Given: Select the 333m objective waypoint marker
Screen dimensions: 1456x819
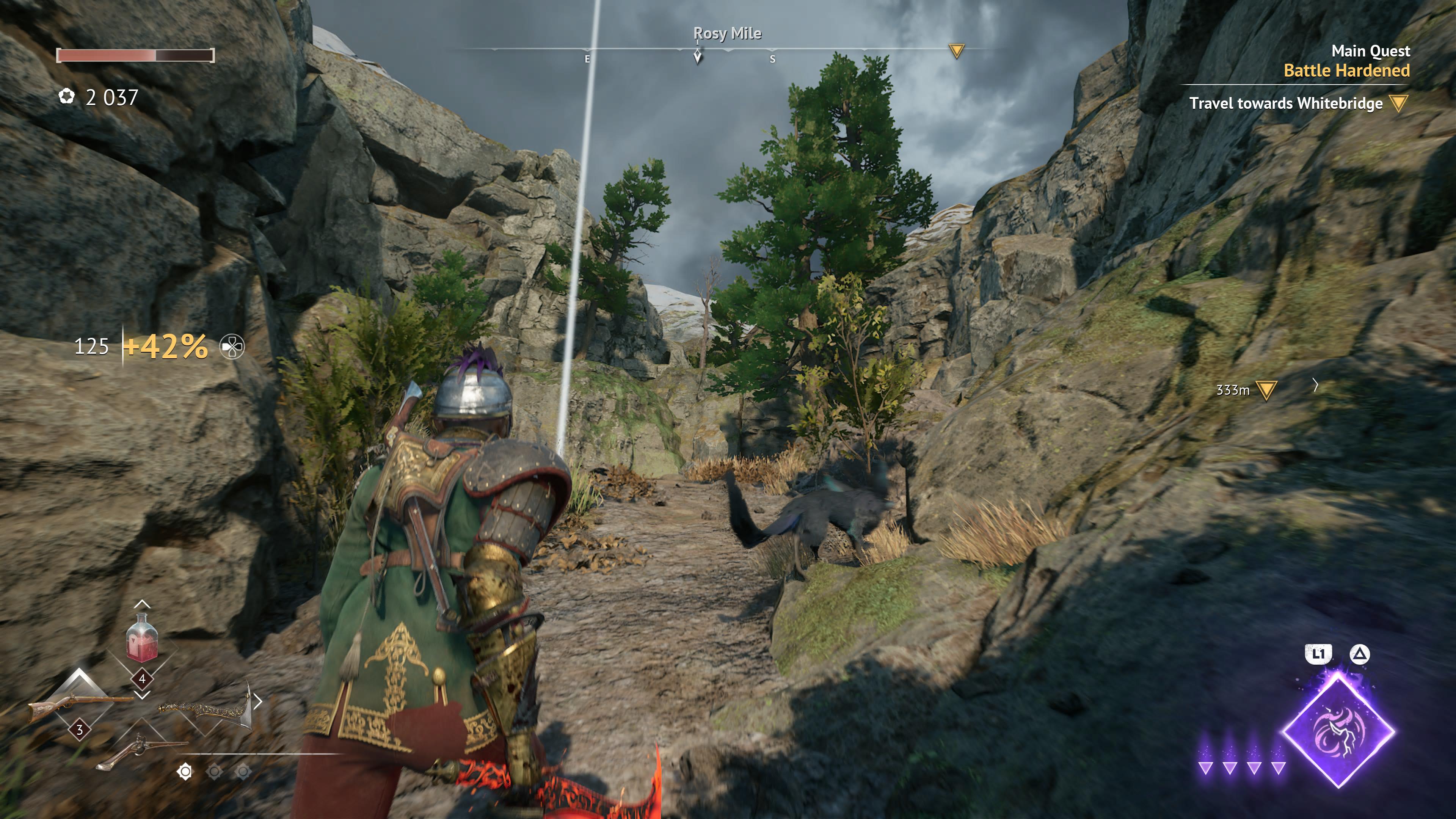Looking at the screenshot, I should (1266, 389).
